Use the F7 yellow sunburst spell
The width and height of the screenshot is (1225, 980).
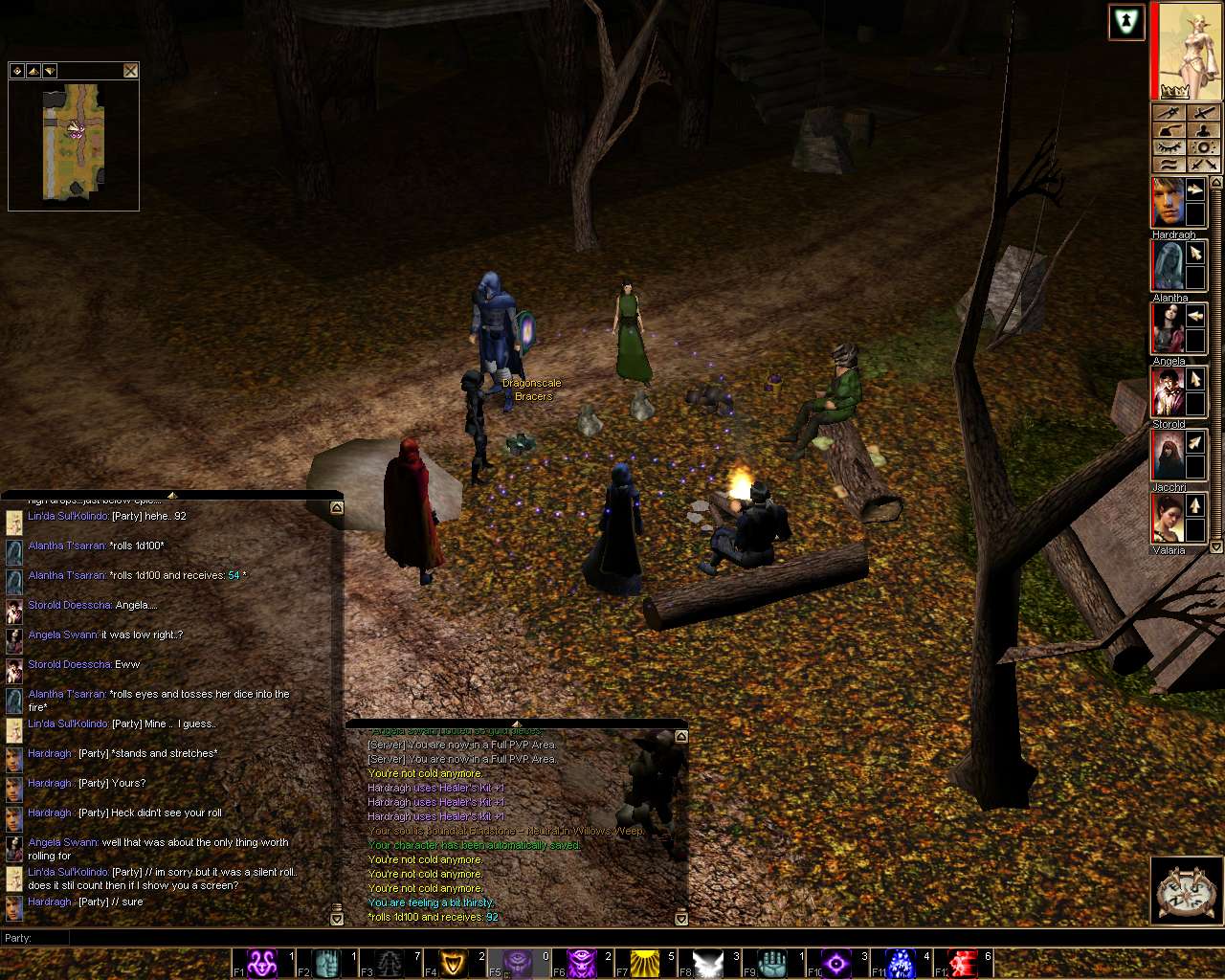point(646,963)
